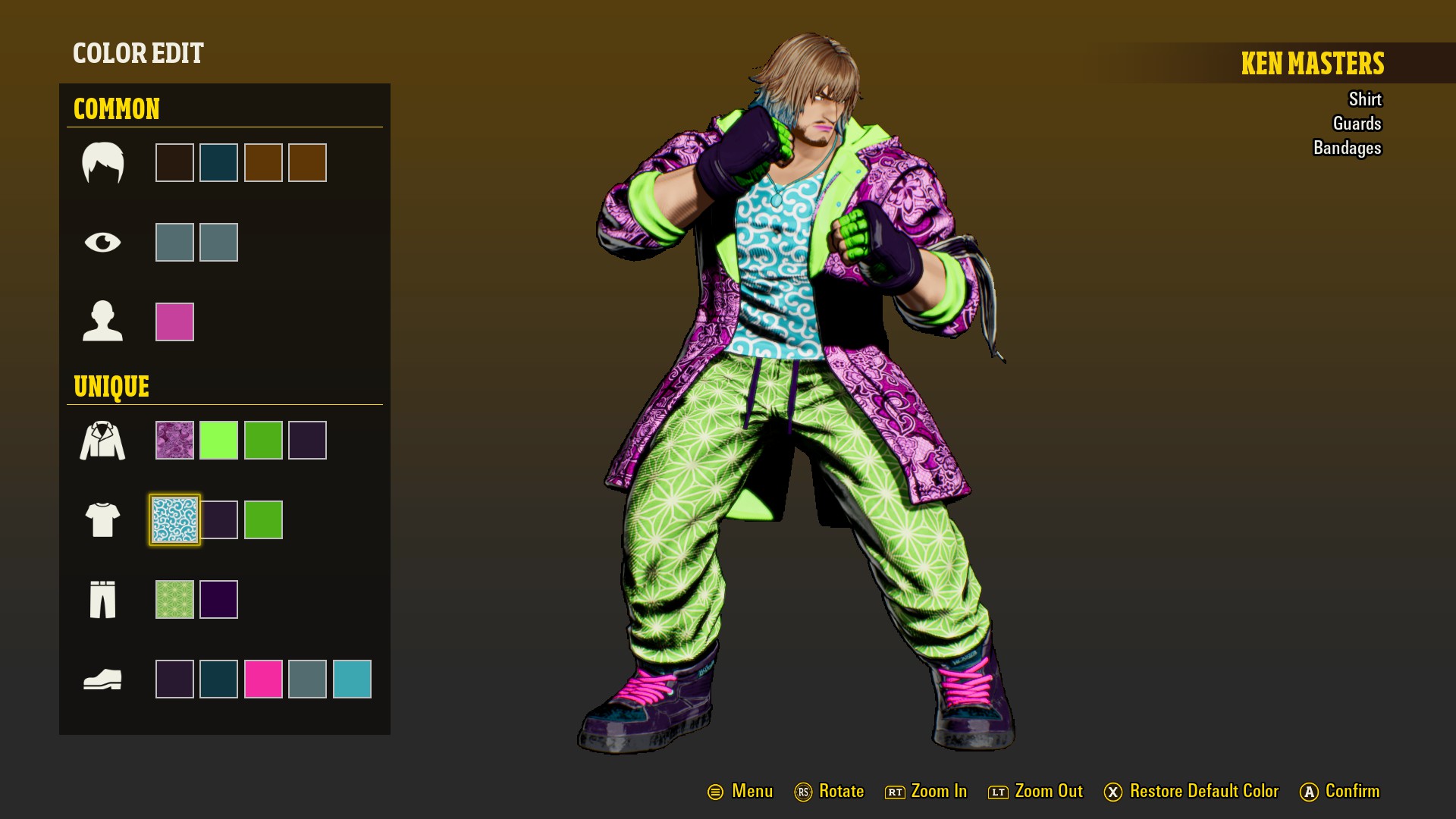Select the purple patterned jacket swatch
The height and width of the screenshot is (819, 1456).
[x=174, y=440]
